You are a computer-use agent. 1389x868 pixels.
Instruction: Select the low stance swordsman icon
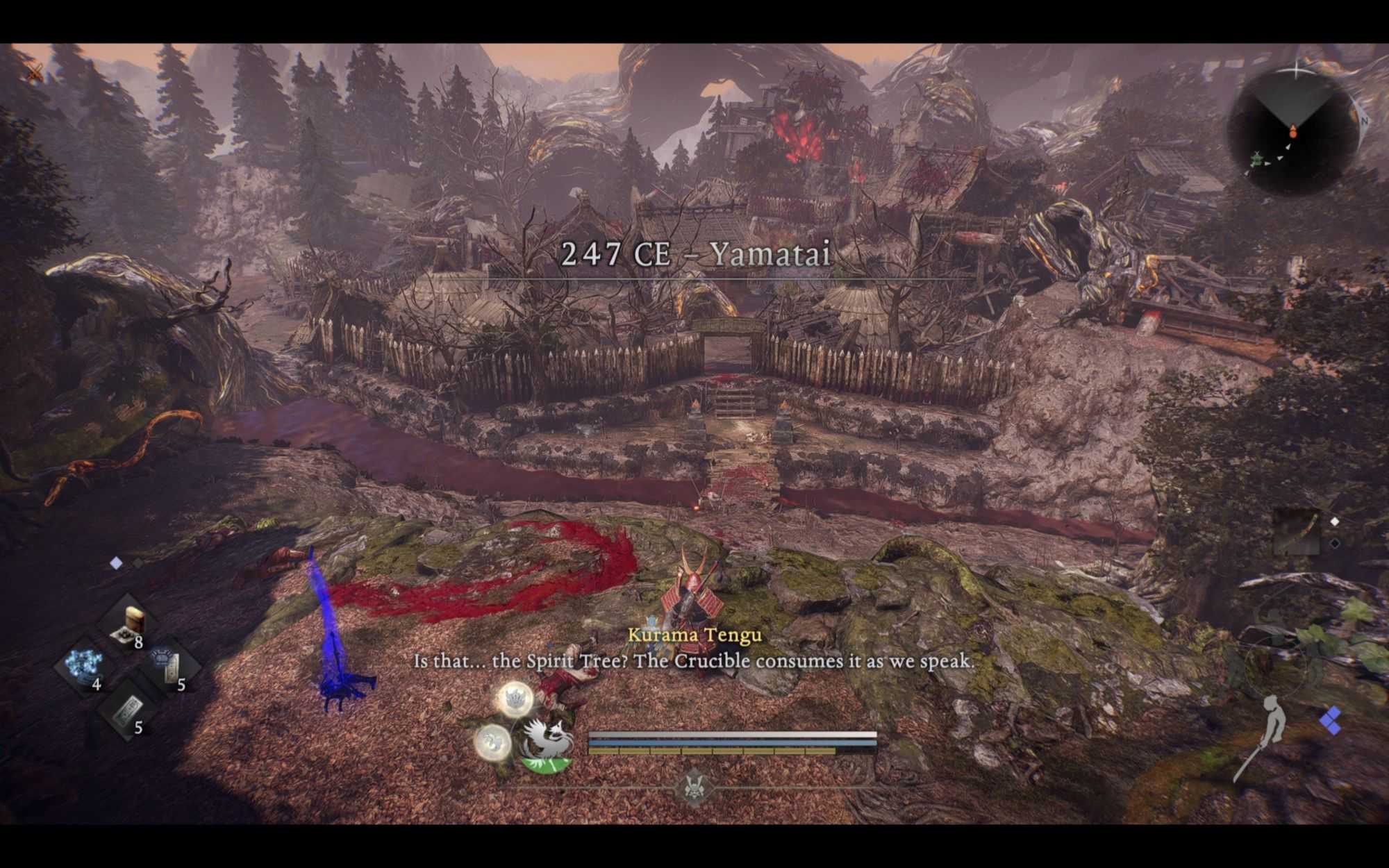click(x=1264, y=736)
